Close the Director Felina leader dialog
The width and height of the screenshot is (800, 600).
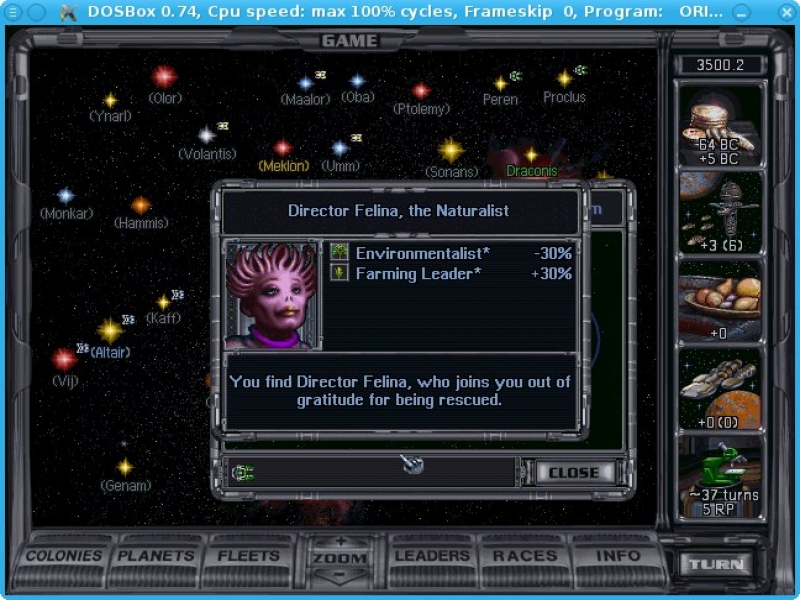(574, 472)
